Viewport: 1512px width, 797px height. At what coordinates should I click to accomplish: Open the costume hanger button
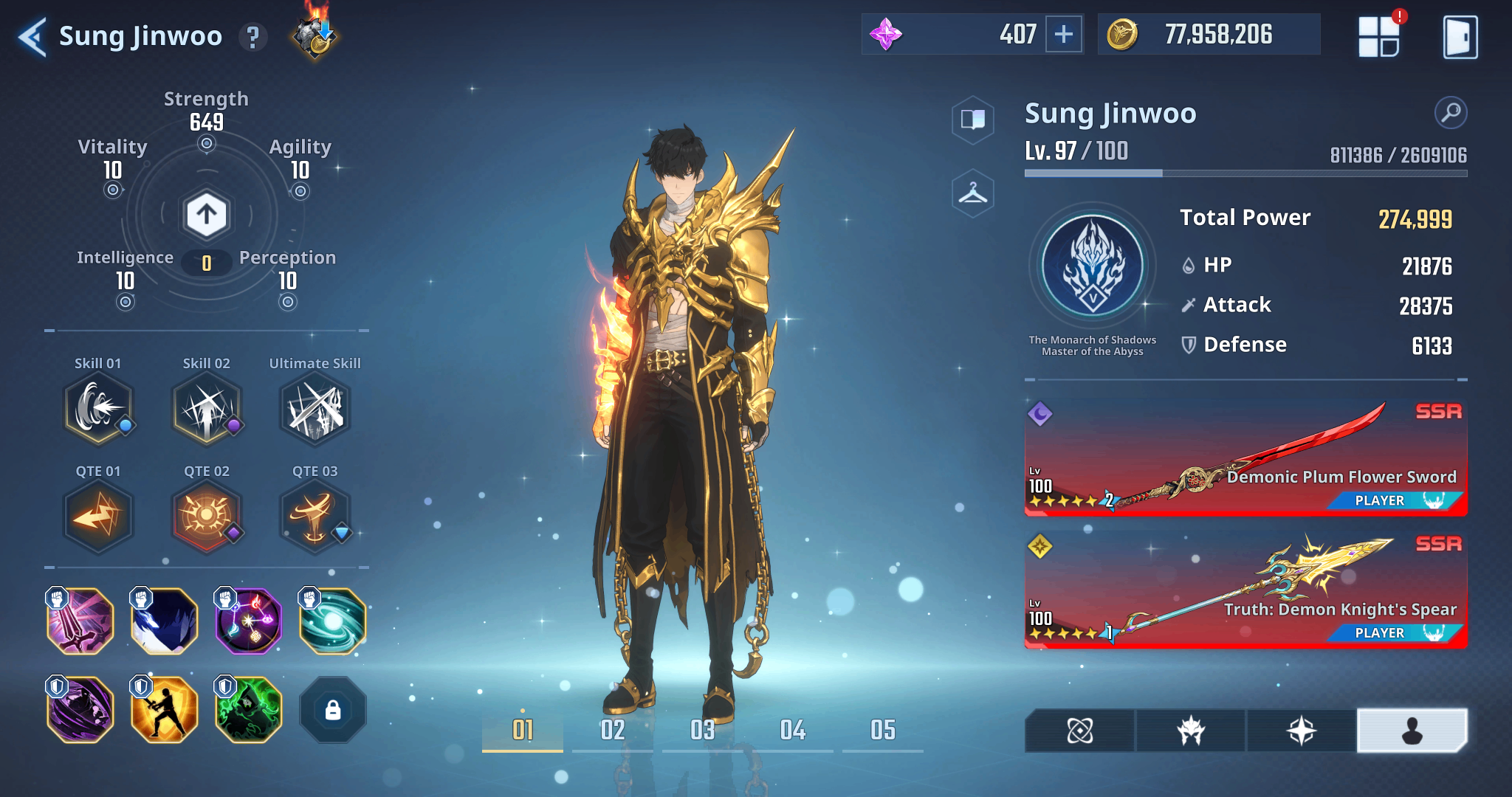973,194
